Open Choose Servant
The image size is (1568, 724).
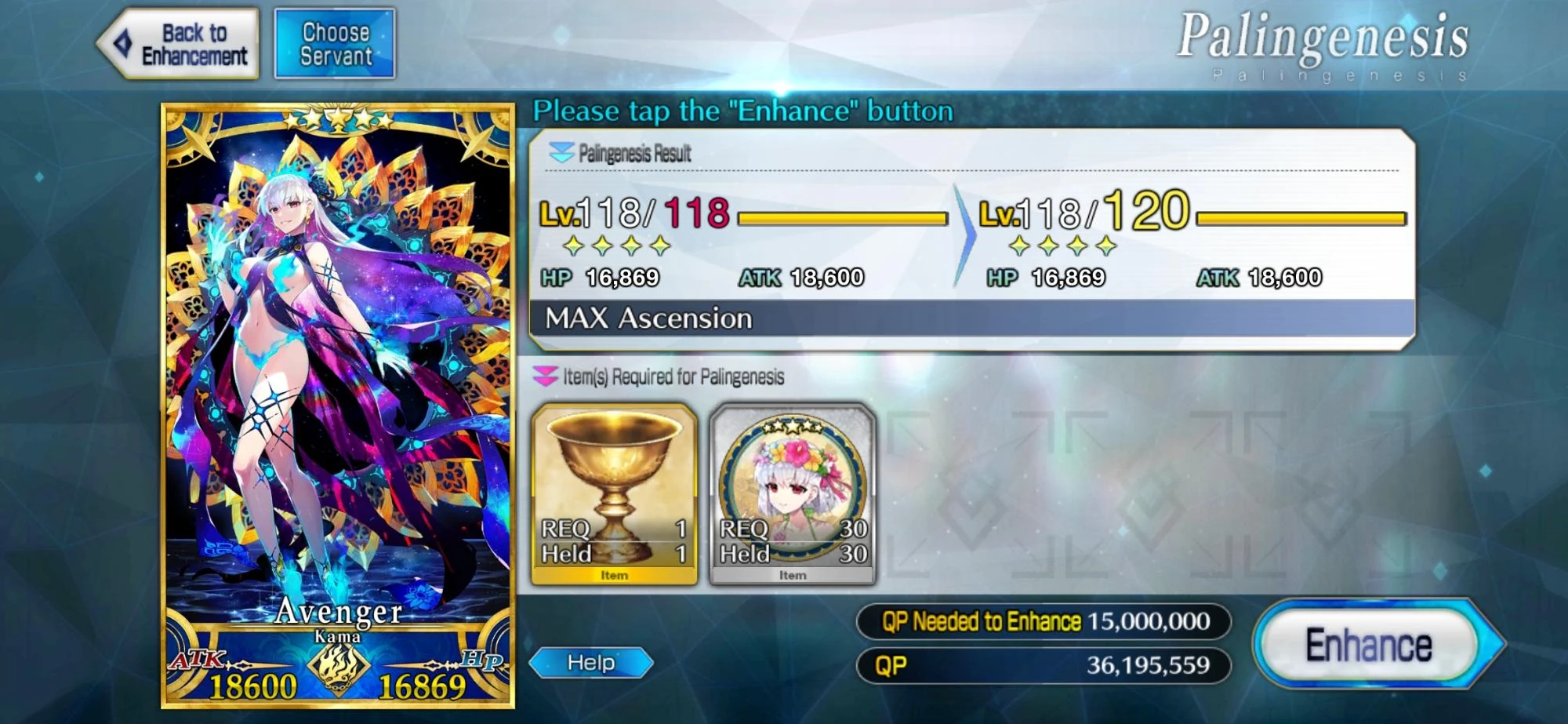[x=336, y=43]
